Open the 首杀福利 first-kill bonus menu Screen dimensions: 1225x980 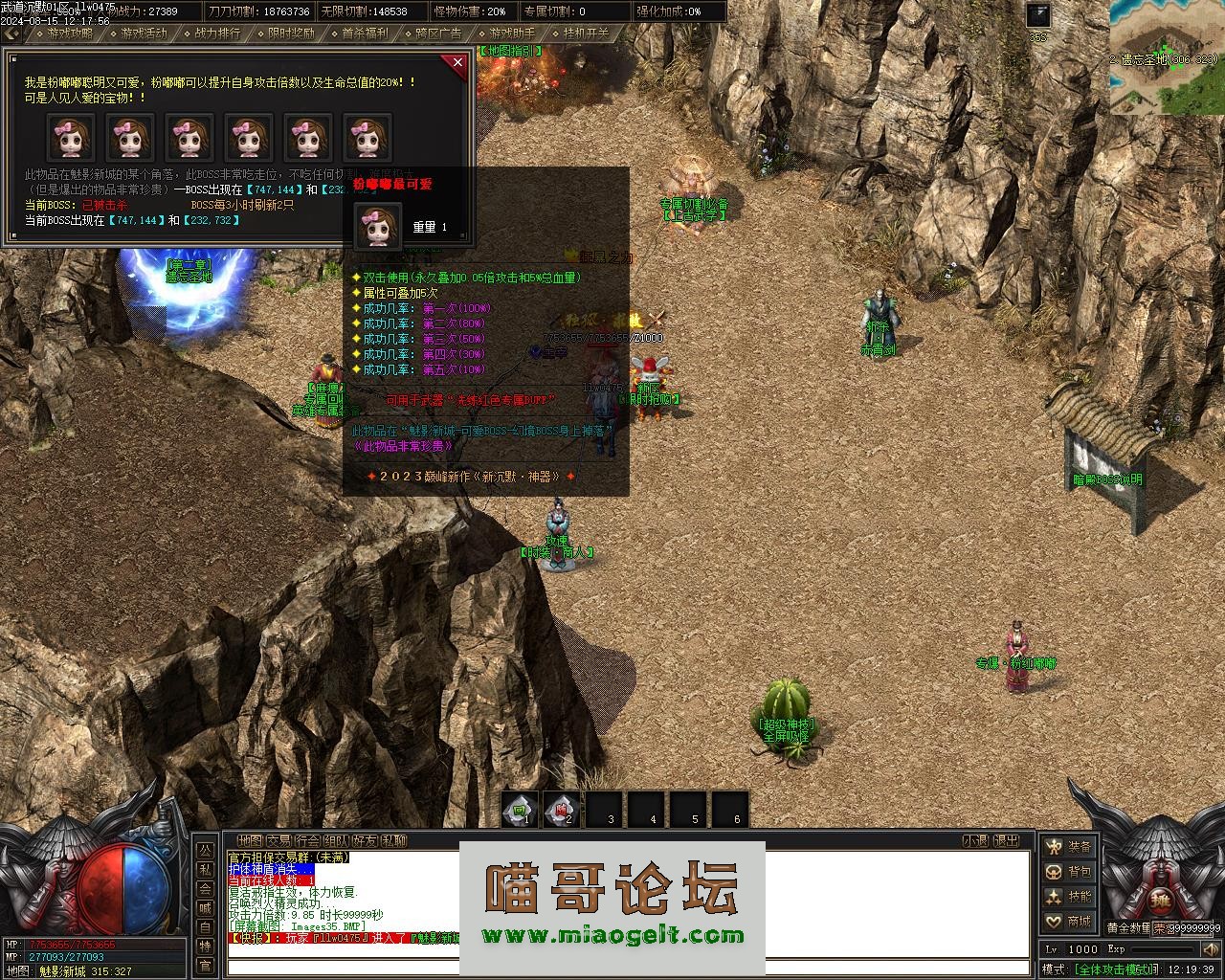(x=365, y=33)
